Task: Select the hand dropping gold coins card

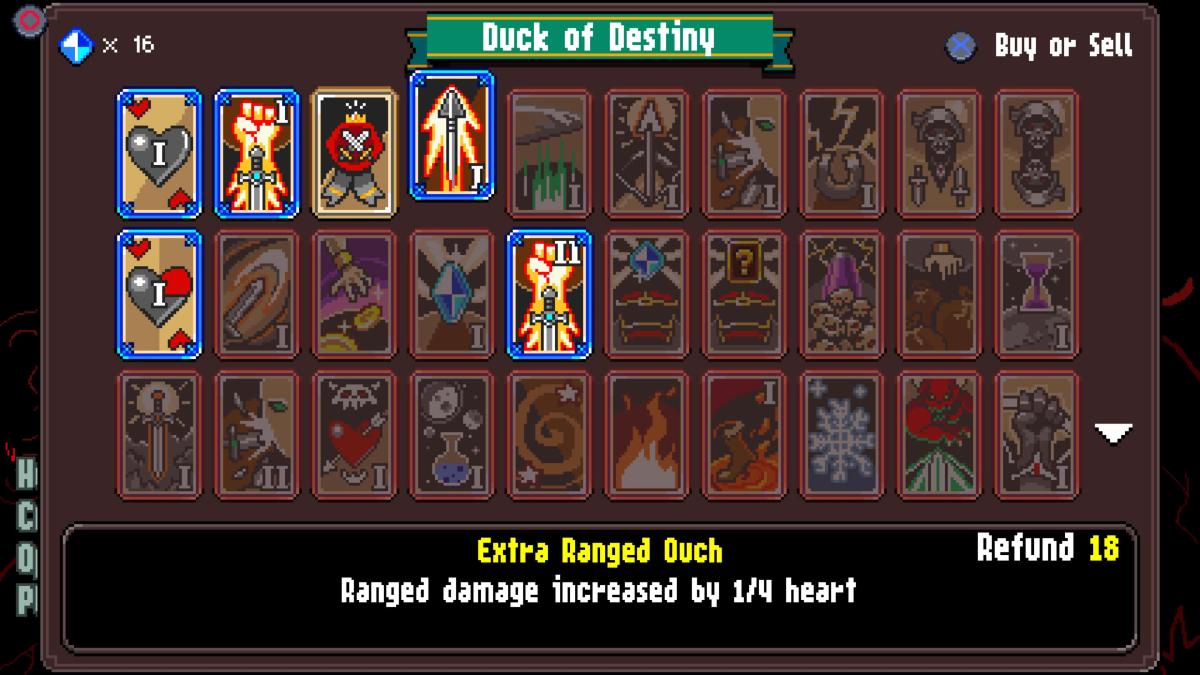Action: (x=354, y=294)
